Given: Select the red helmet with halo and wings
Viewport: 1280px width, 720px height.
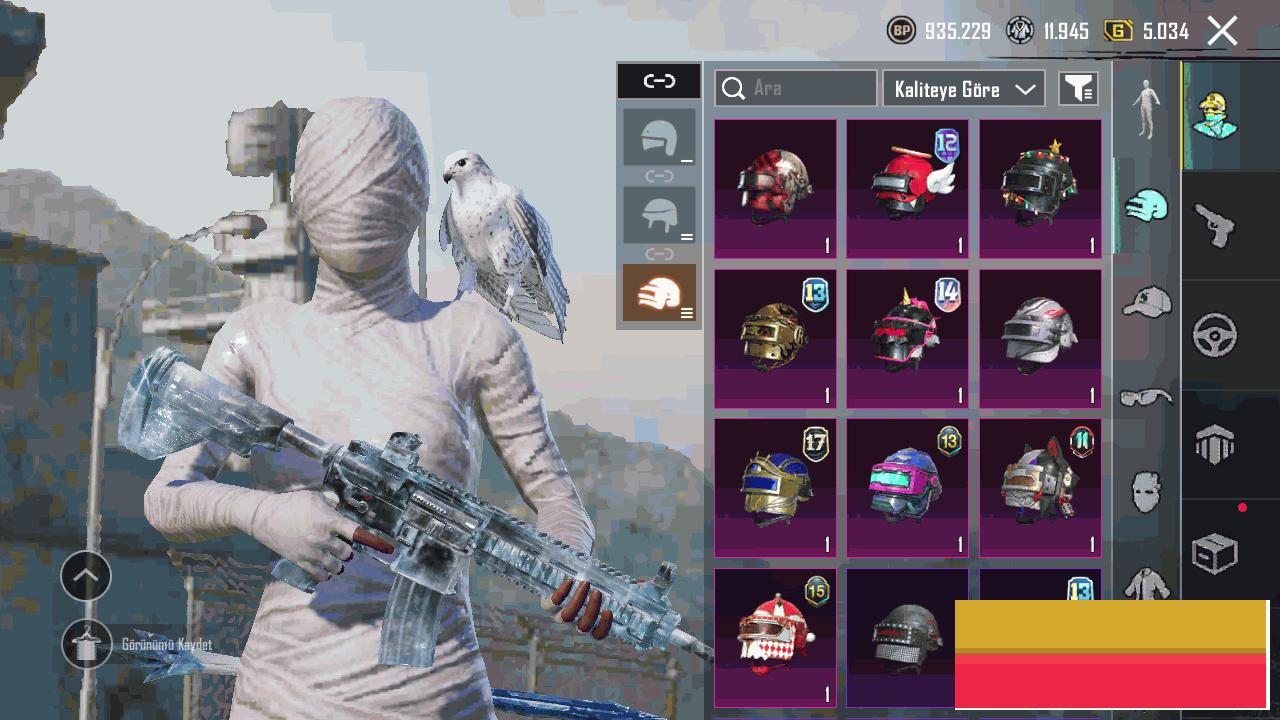Looking at the screenshot, I should point(907,189).
